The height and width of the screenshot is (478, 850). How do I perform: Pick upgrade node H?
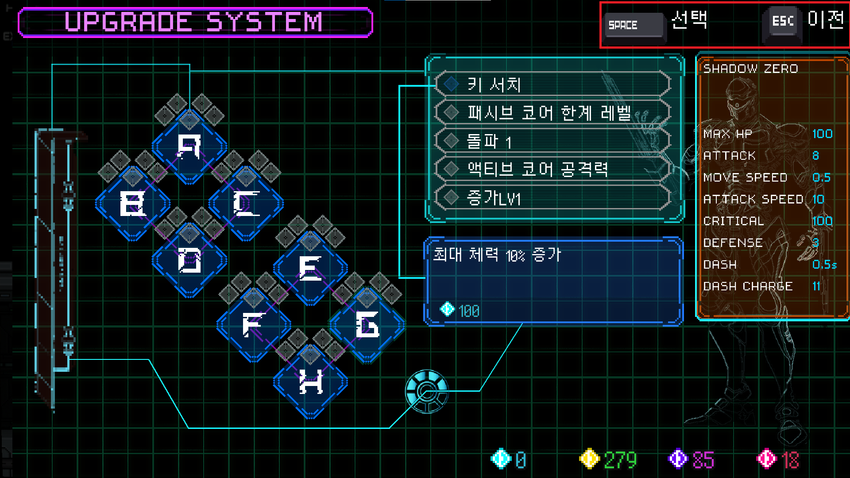311,381
